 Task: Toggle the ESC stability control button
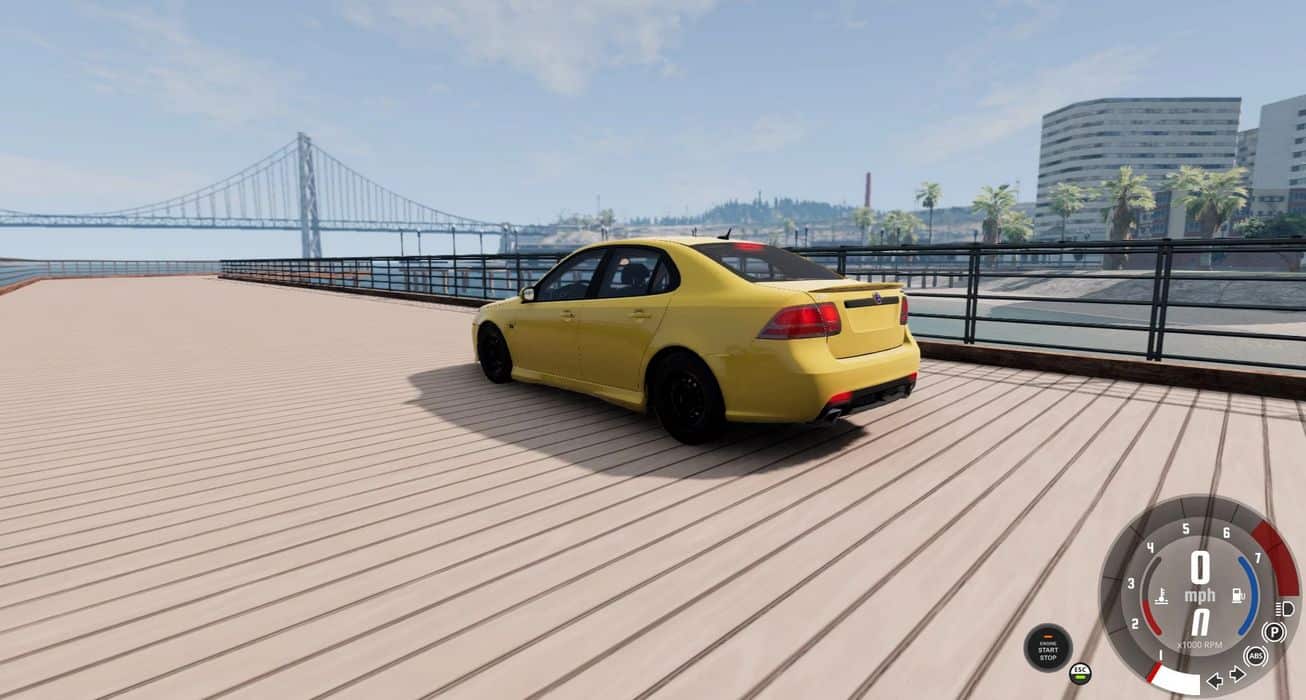pos(1079,672)
